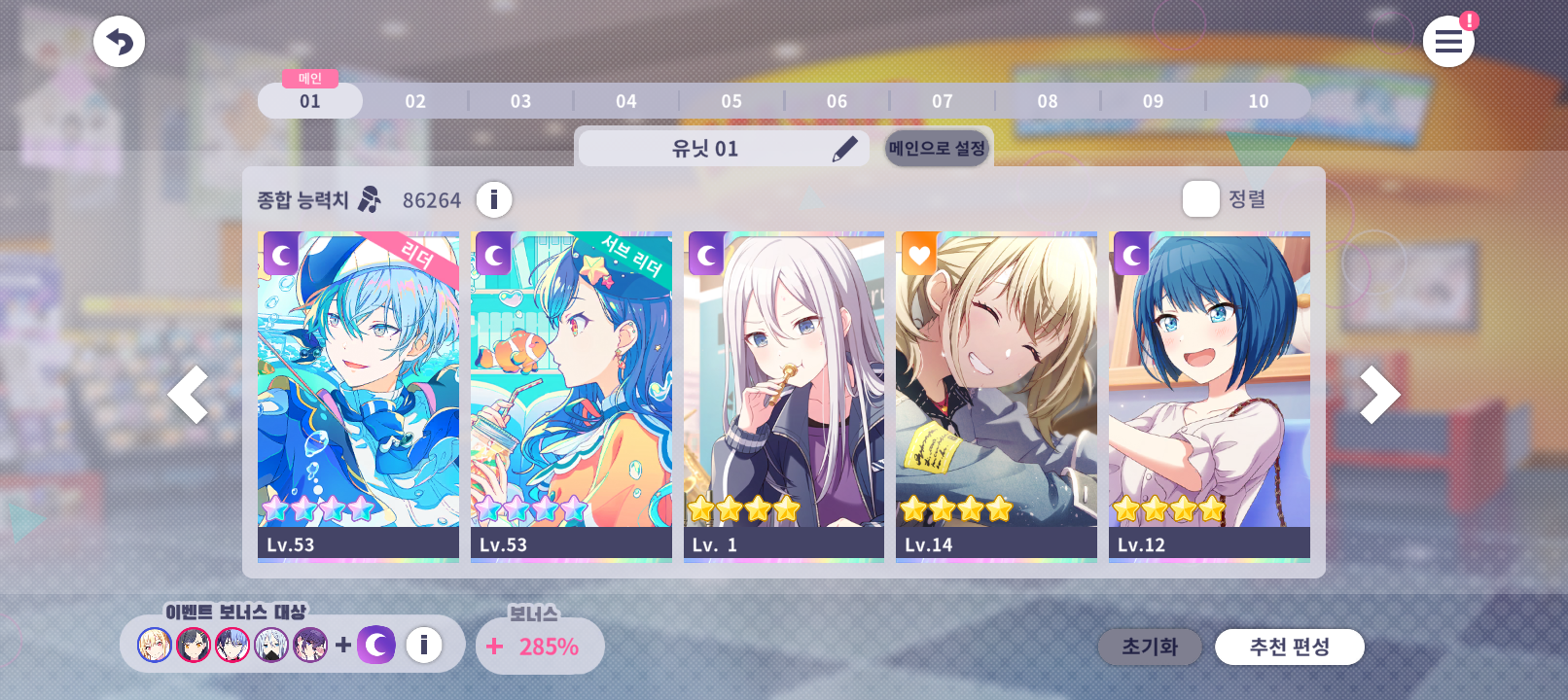Switch to unit tab 07

(x=942, y=100)
